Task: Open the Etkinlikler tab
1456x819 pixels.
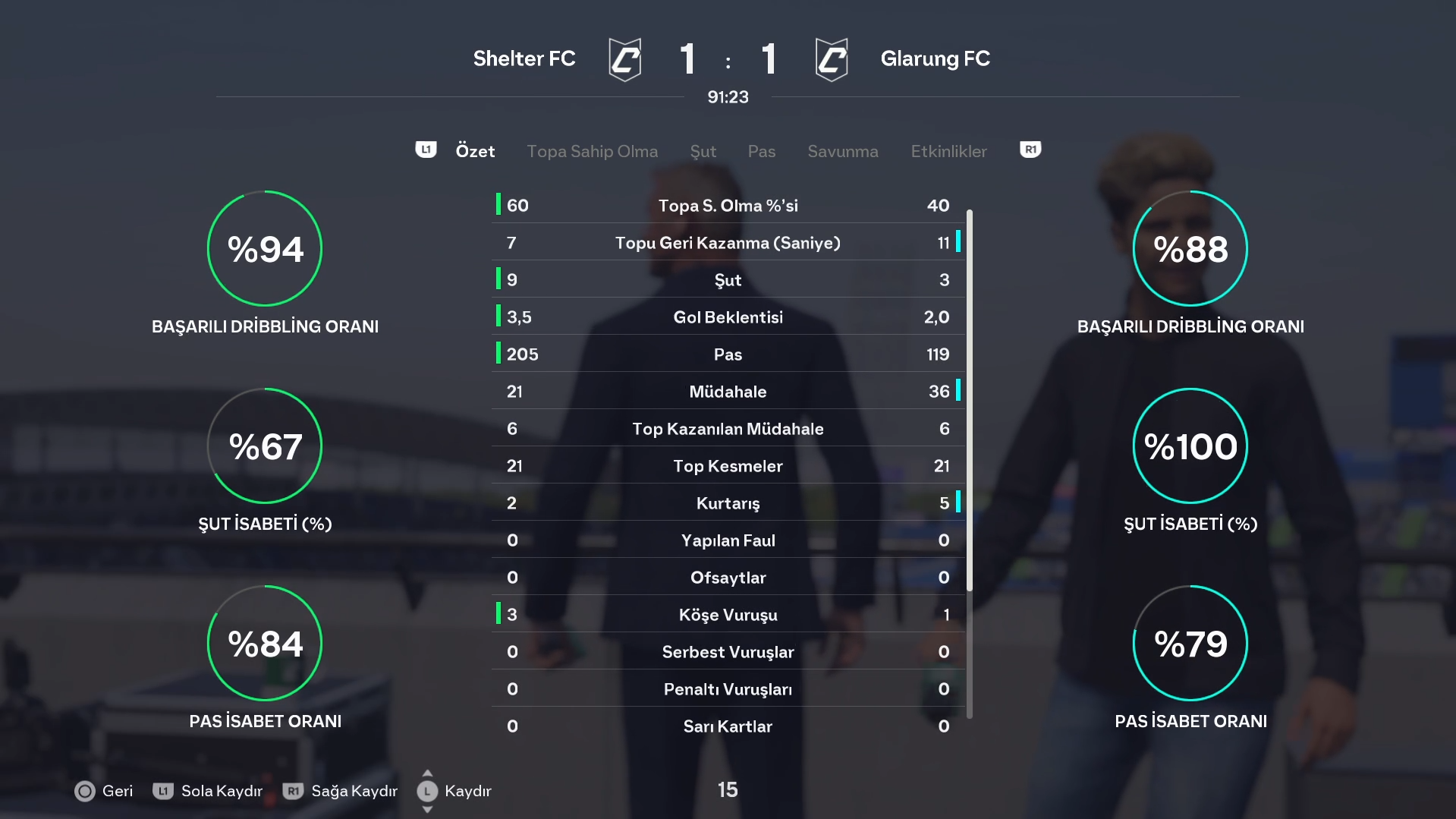Action: (x=948, y=151)
